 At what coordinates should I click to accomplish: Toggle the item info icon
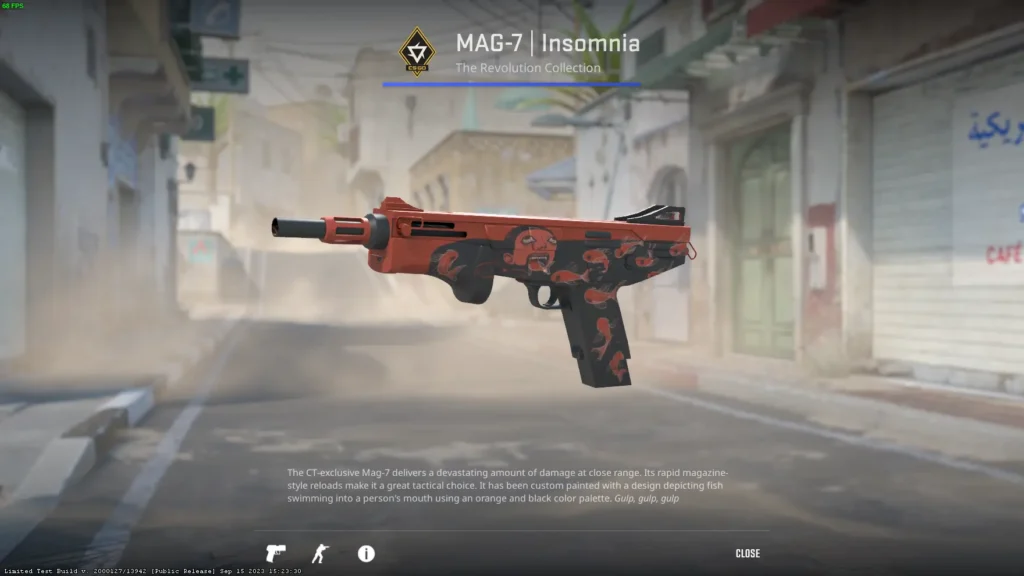[366, 553]
